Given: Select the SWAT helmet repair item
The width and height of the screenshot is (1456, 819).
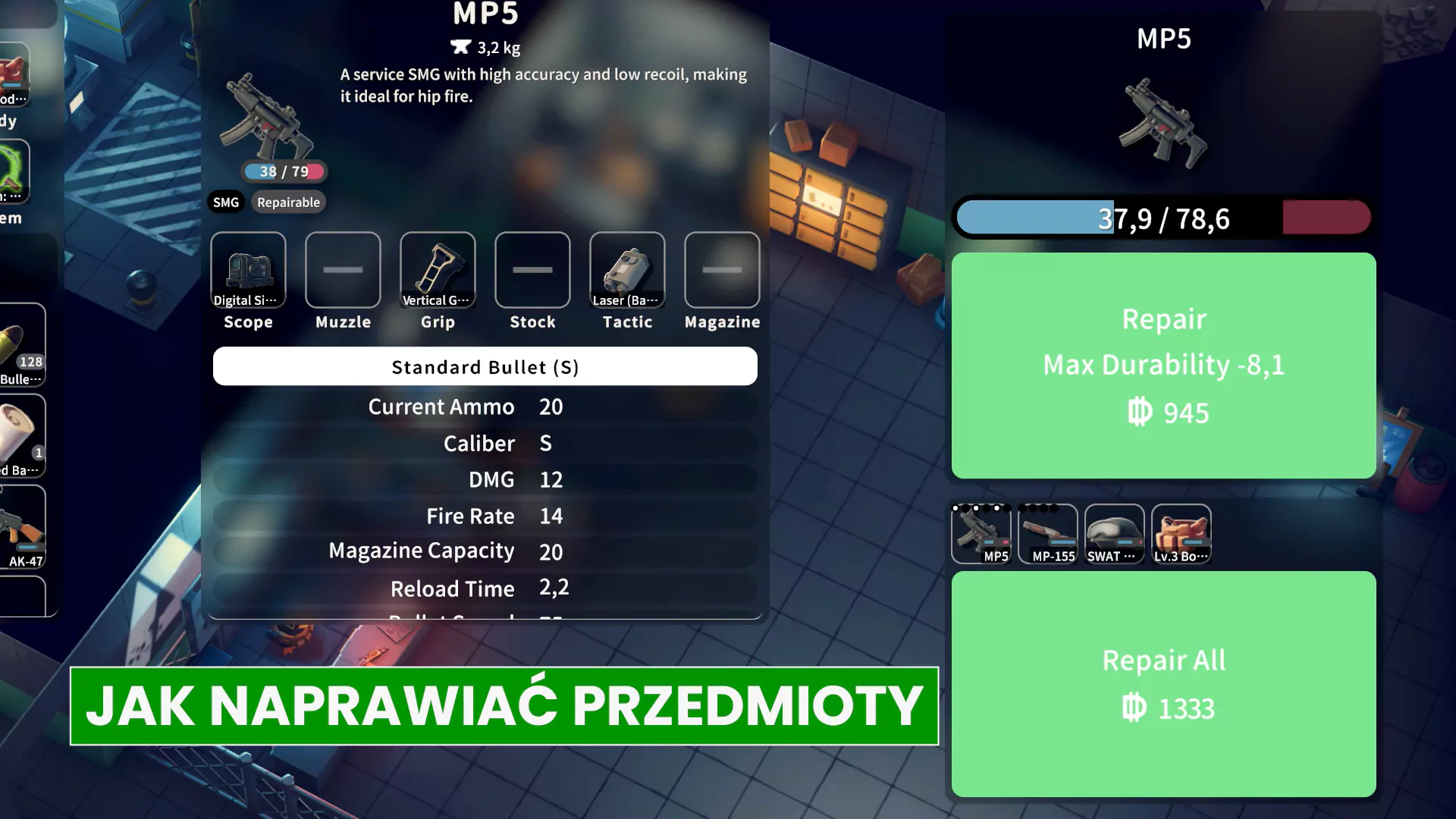Looking at the screenshot, I should pos(1114,534).
